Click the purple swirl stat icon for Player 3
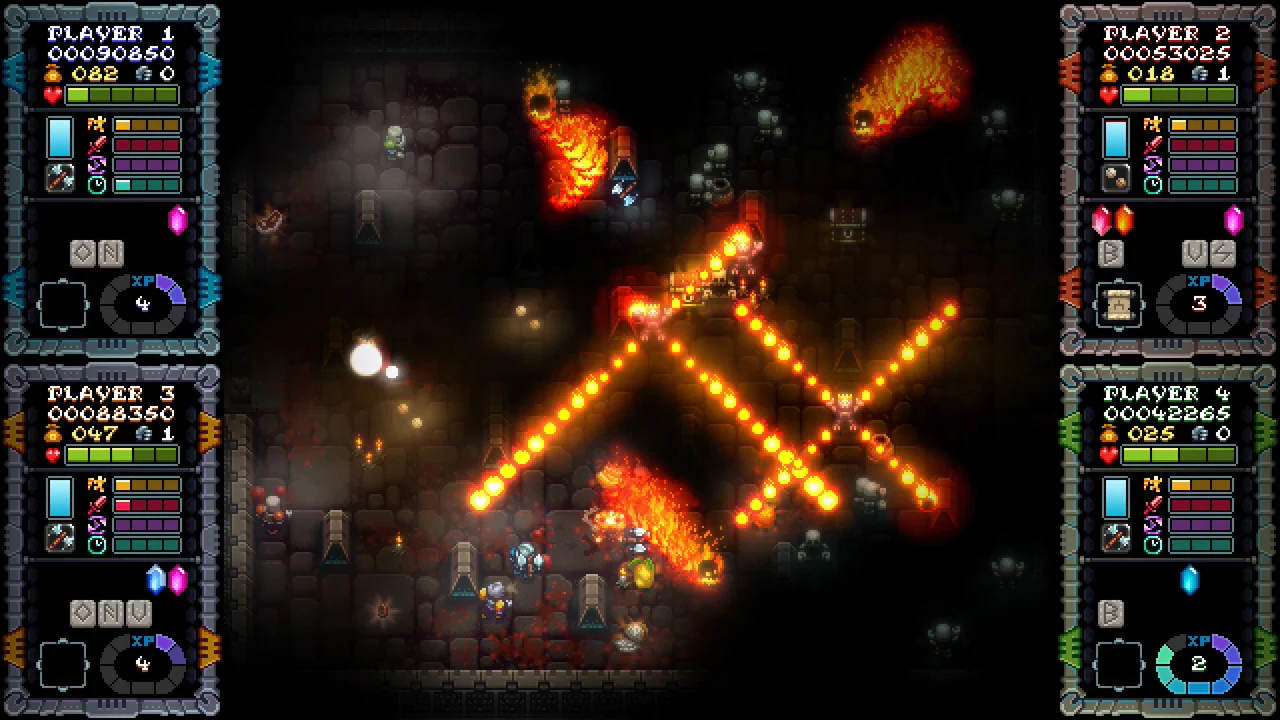The image size is (1280, 720). pos(96,524)
